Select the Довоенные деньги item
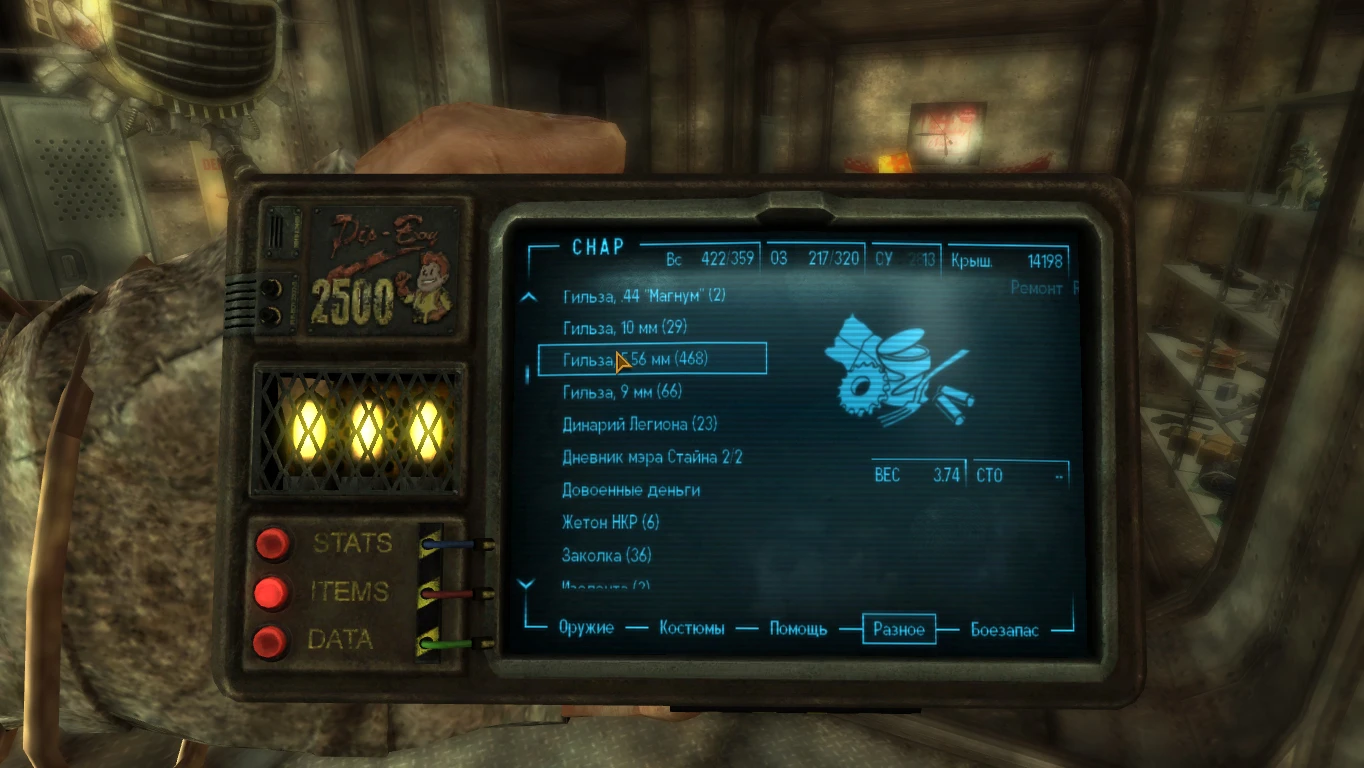Screen dimensions: 1364x768 tap(629, 489)
